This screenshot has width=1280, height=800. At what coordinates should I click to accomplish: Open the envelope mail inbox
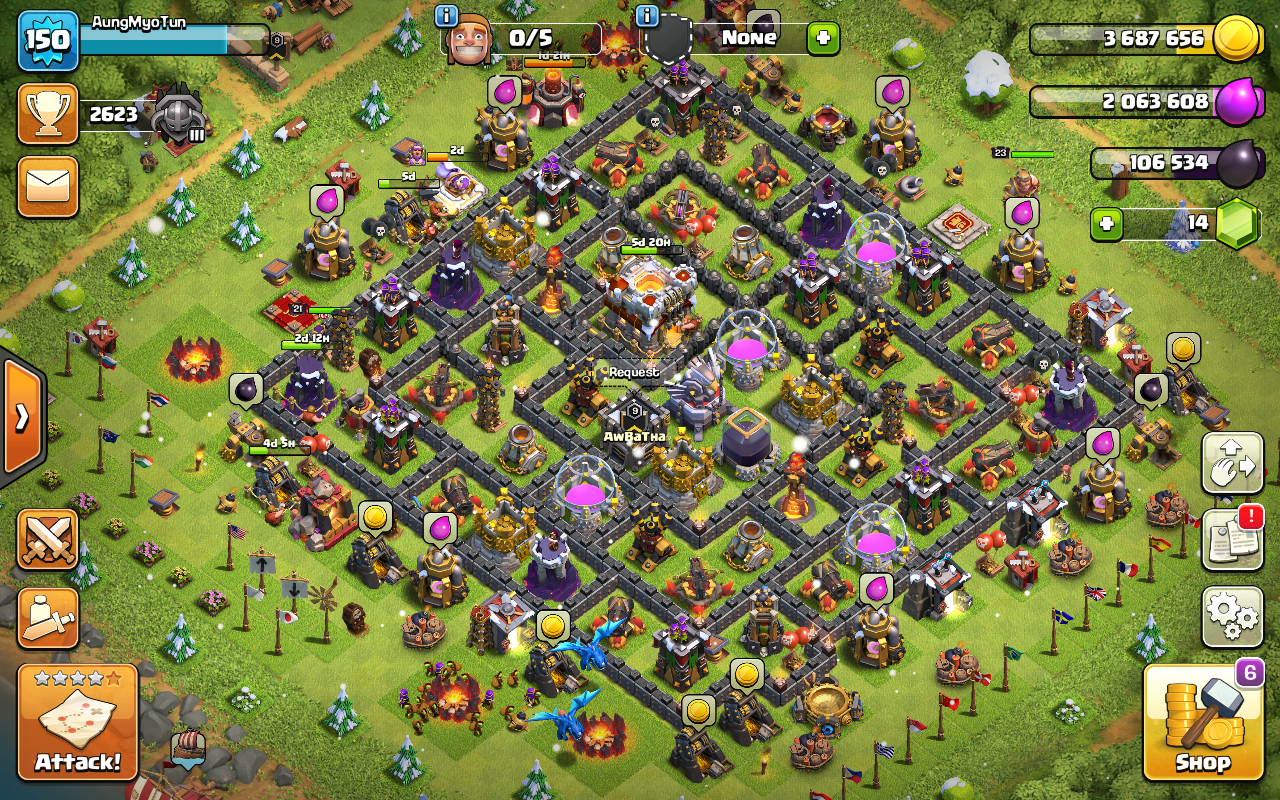pyautogui.click(x=47, y=186)
